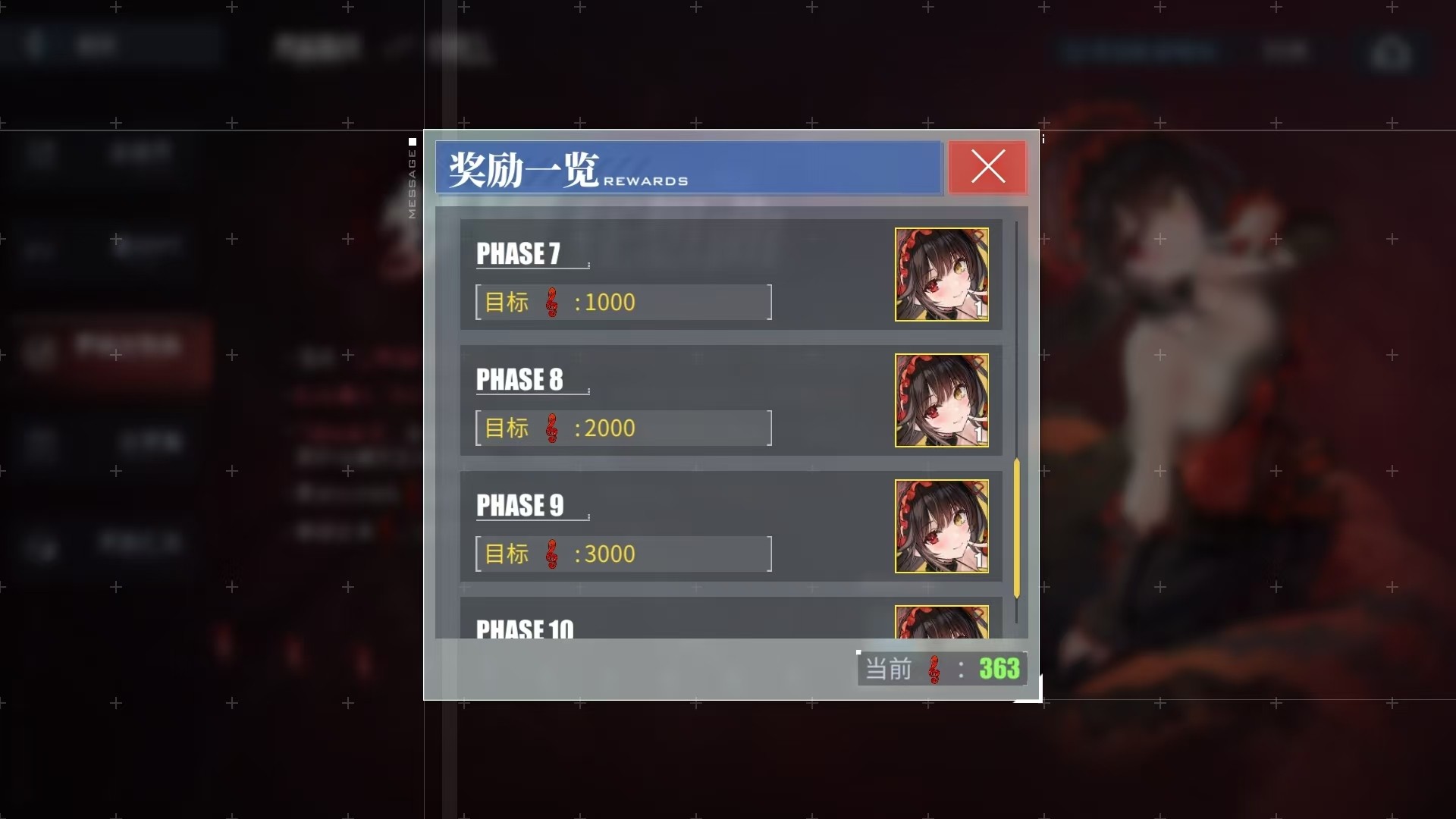Select the Phase 8 character portrait reward
The image size is (1456, 819).
pyautogui.click(x=941, y=400)
